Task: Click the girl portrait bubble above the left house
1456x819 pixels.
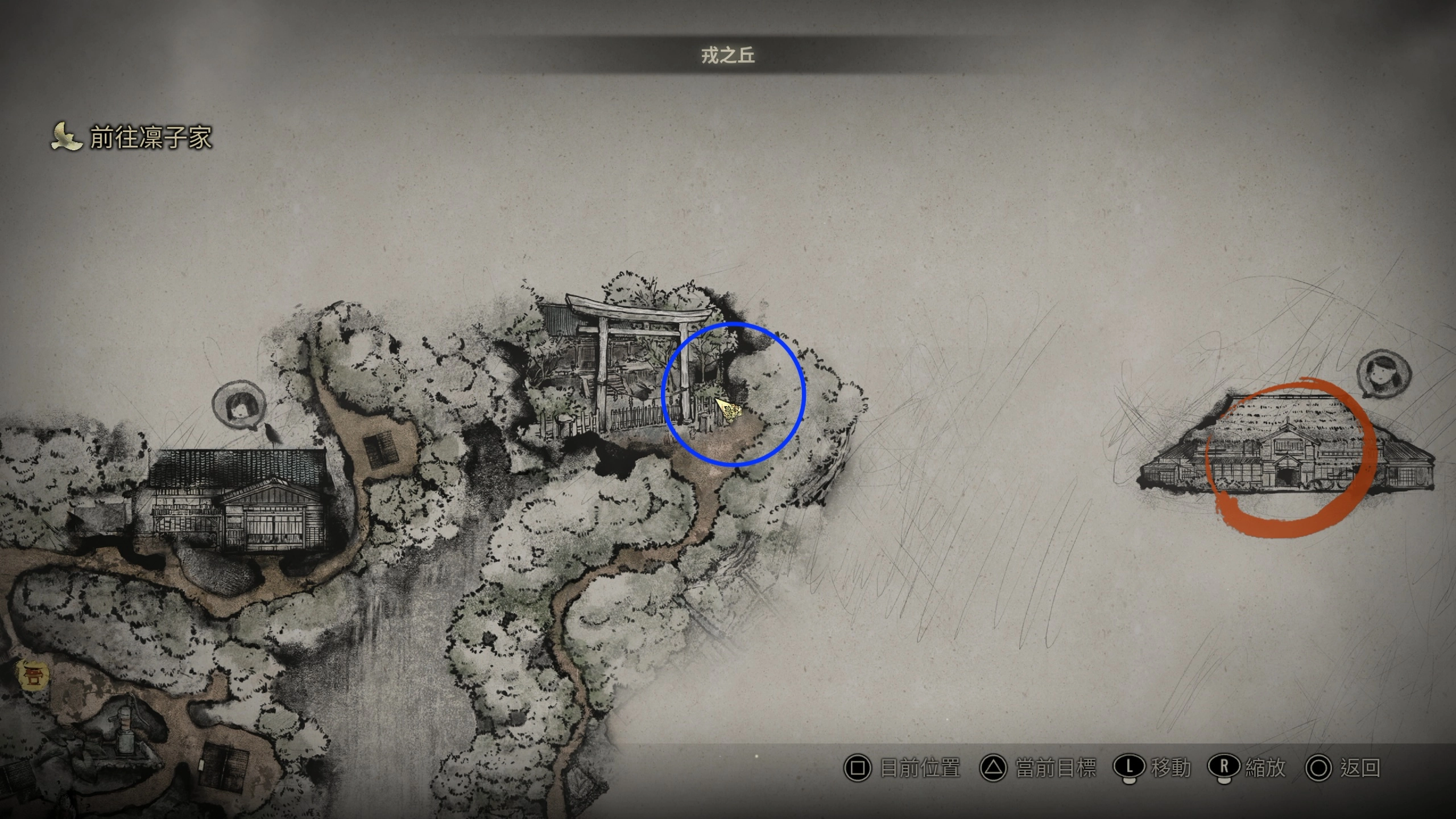Action: (x=238, y=406)
